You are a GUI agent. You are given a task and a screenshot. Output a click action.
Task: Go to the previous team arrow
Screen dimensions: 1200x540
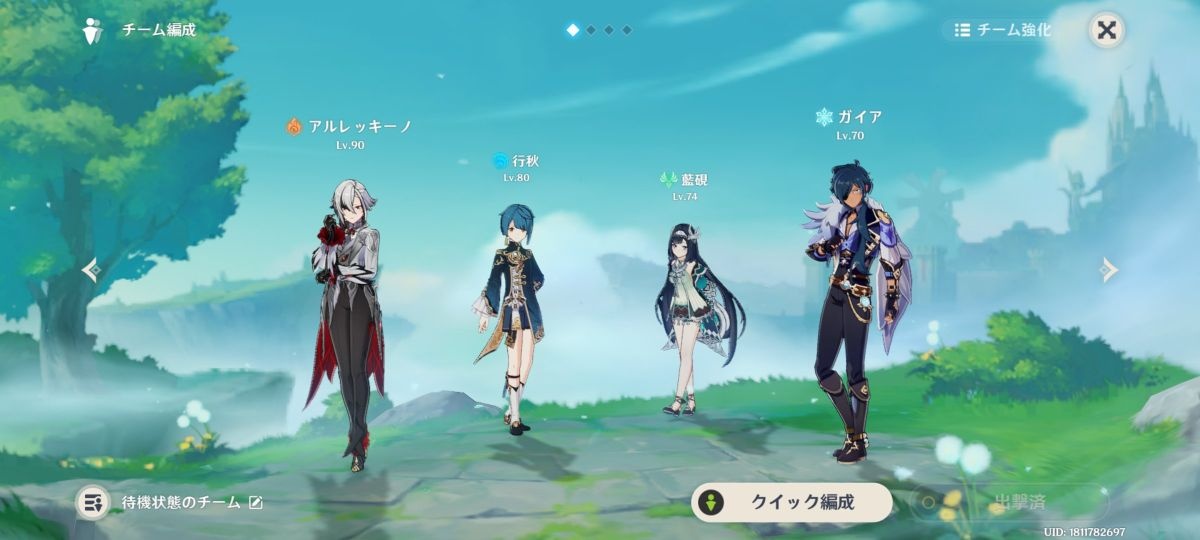(x=90, y=270)
